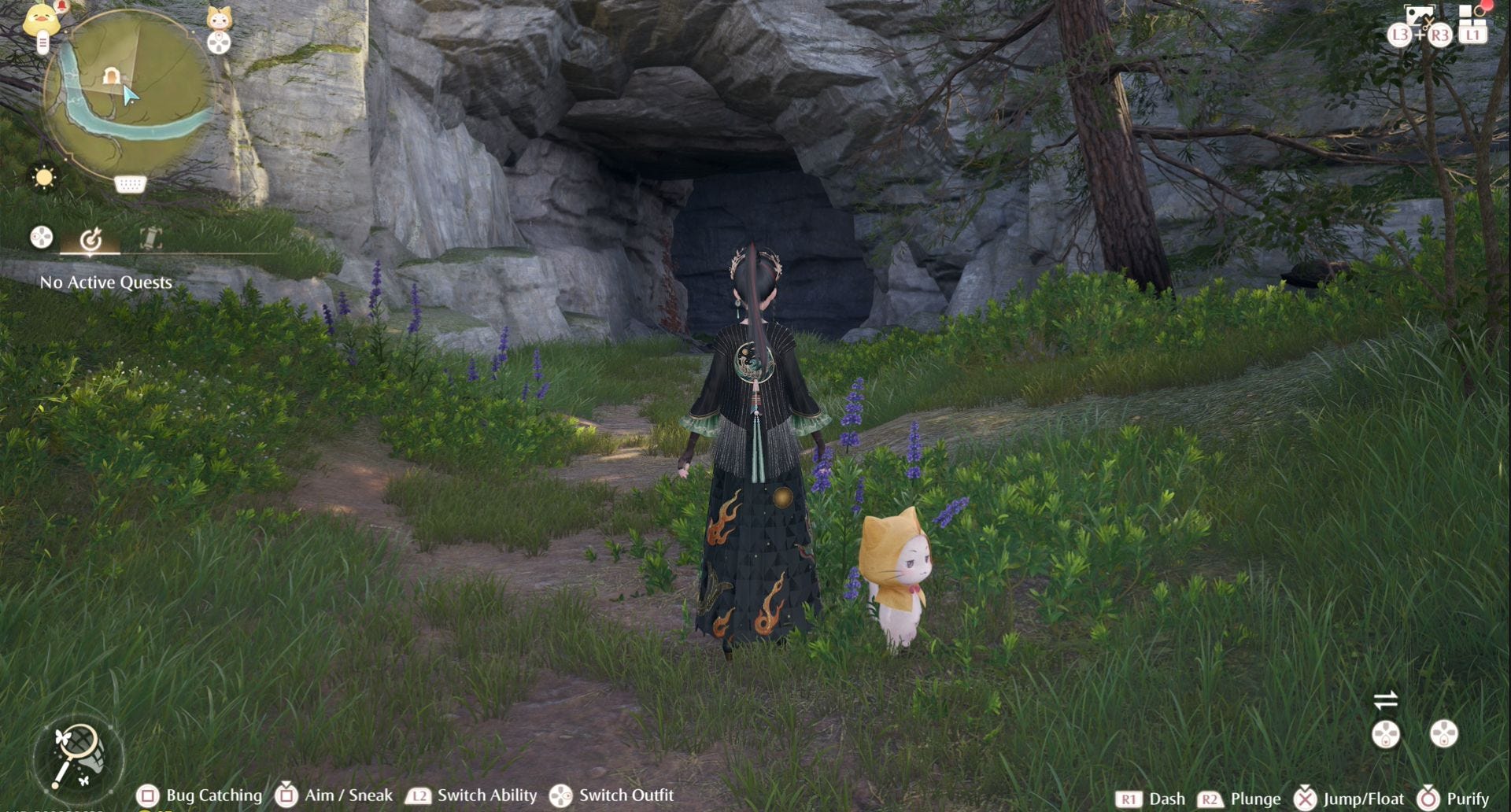Open the circular minimap
1511x812 pixels.
click(130, 98)
